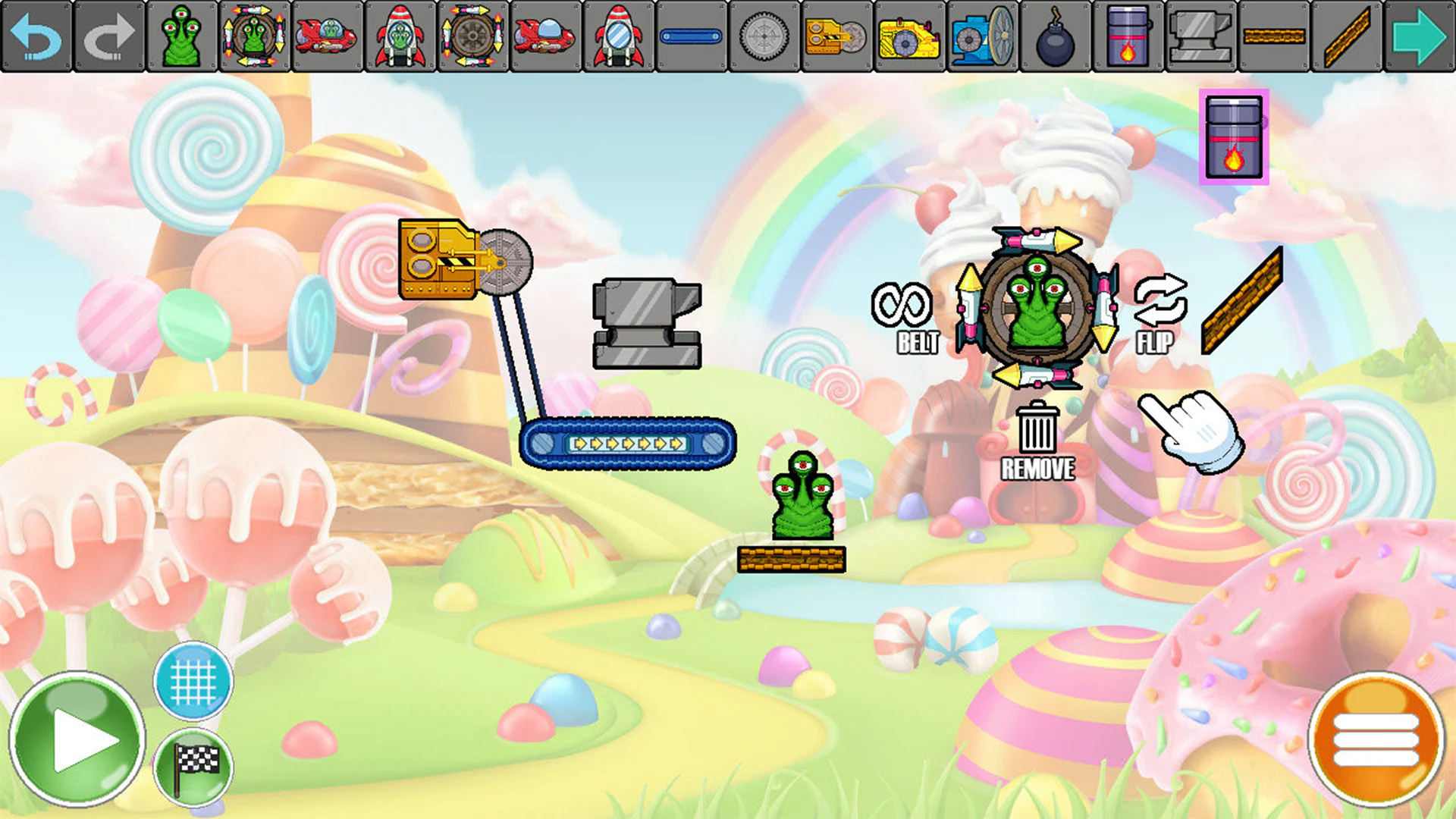Select the highlighted fire barrel in the scene
This screenshot has width=1456, height=819.
[1235, 136]
